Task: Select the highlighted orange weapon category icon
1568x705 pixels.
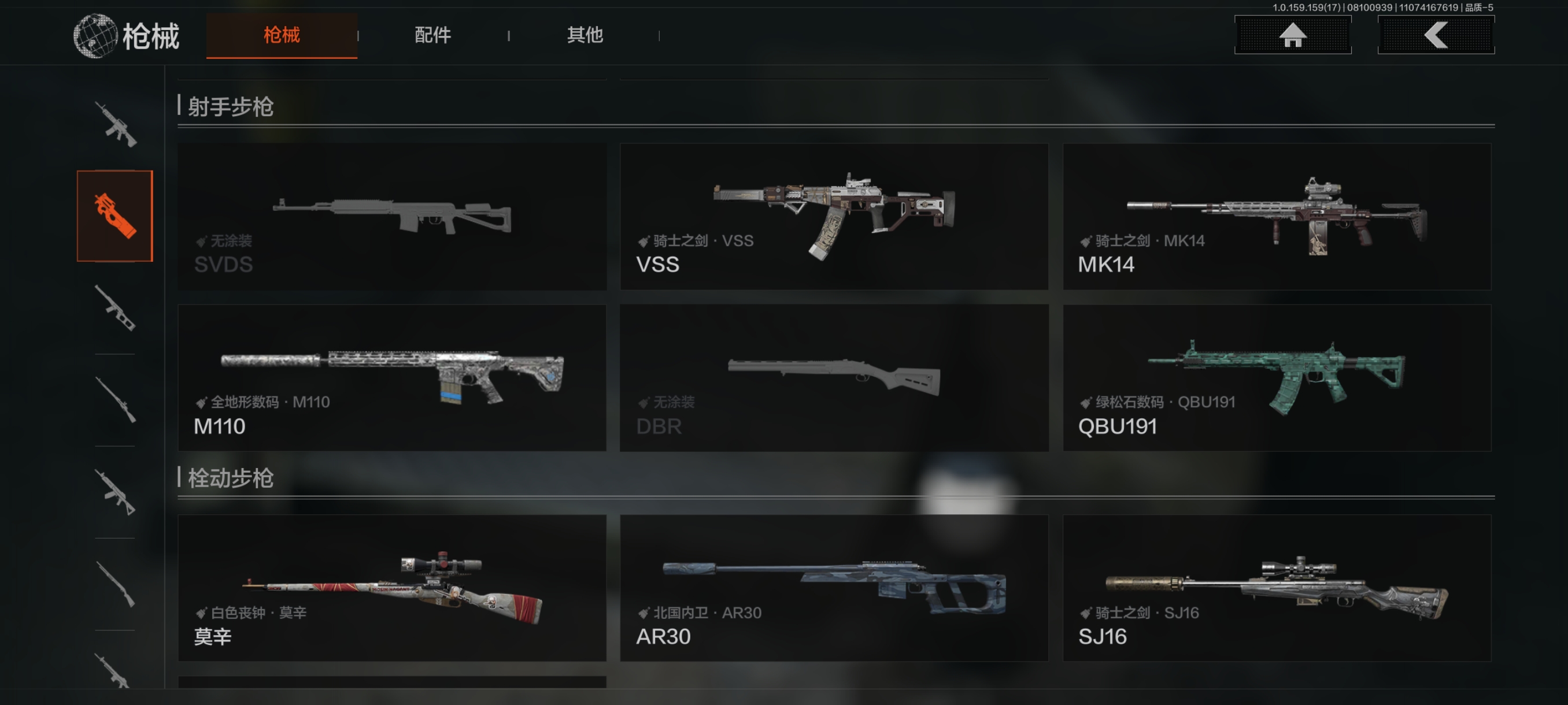Action: tap(115, 216)
